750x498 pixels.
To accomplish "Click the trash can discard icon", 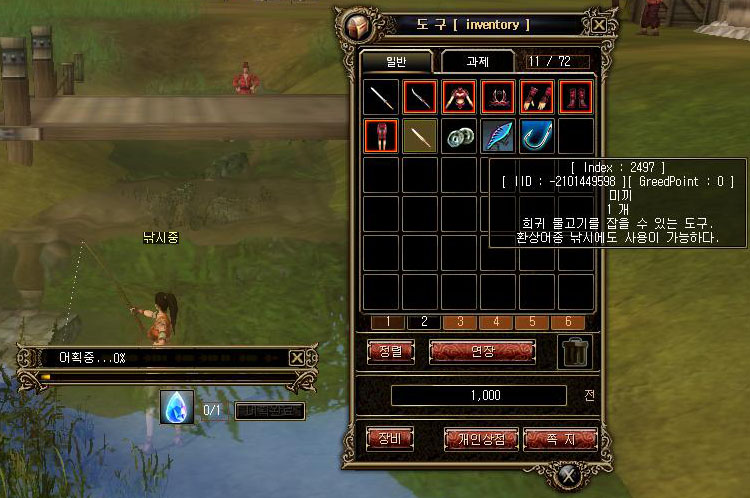I will [x=576, y=351].
